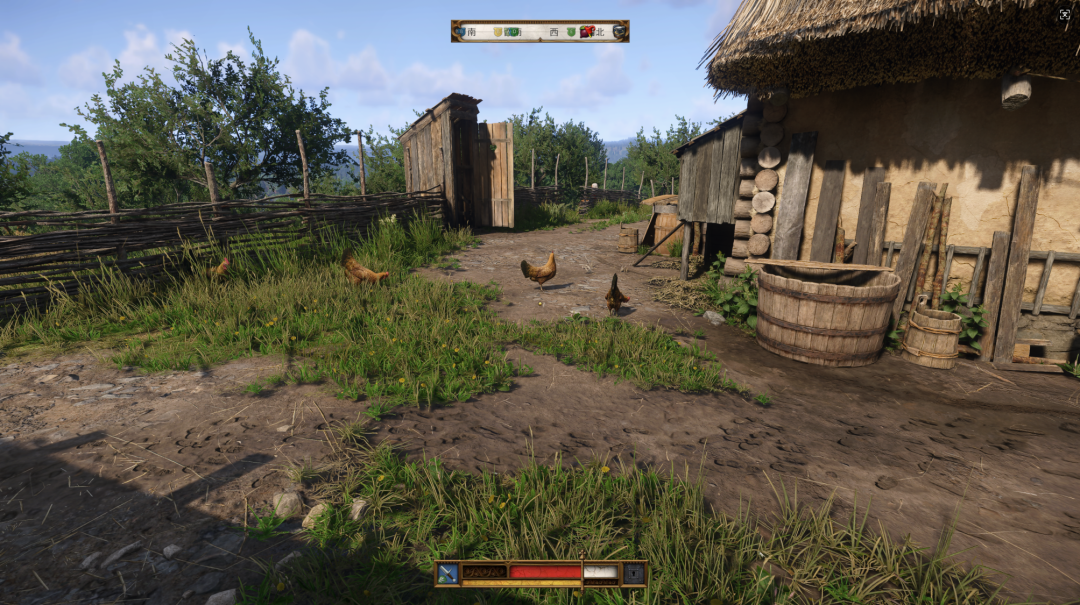Screen dimensions: 1080x605
Task: Click the sword weapon icon on the status bar
Action: point(447,573)
